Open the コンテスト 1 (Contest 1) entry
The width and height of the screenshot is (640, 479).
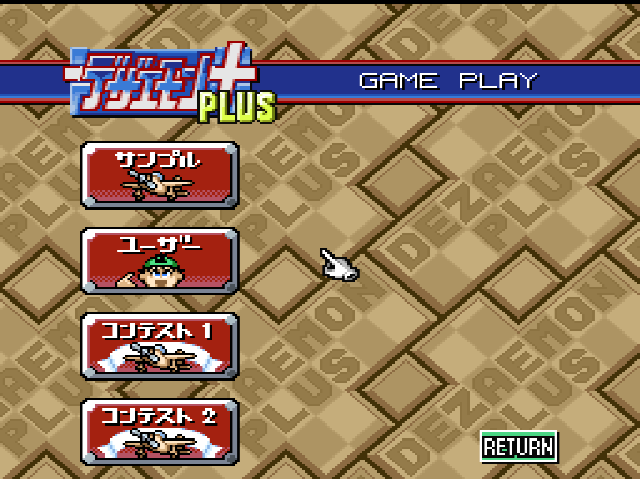coord(160,346)
